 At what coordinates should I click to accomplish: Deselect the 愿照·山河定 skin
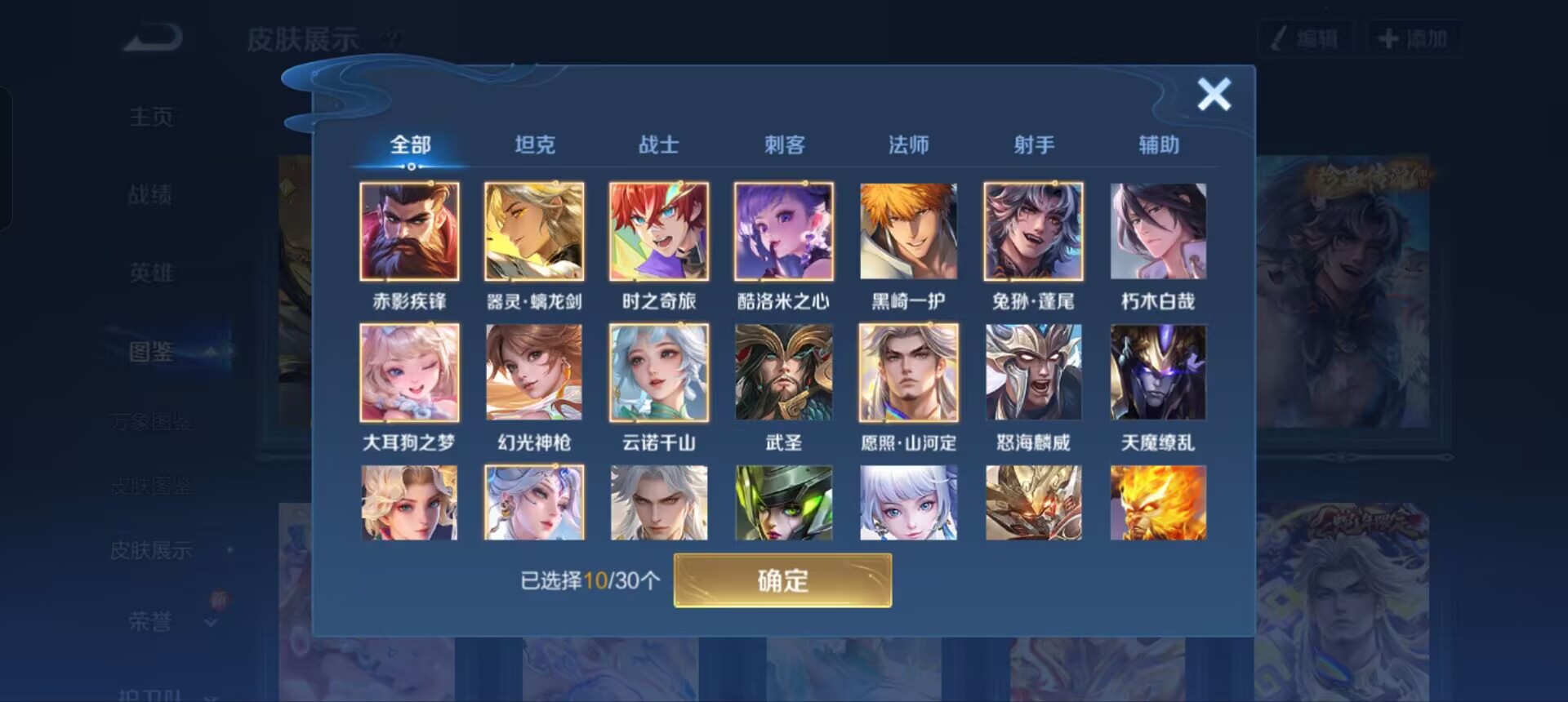pos(909,373)
